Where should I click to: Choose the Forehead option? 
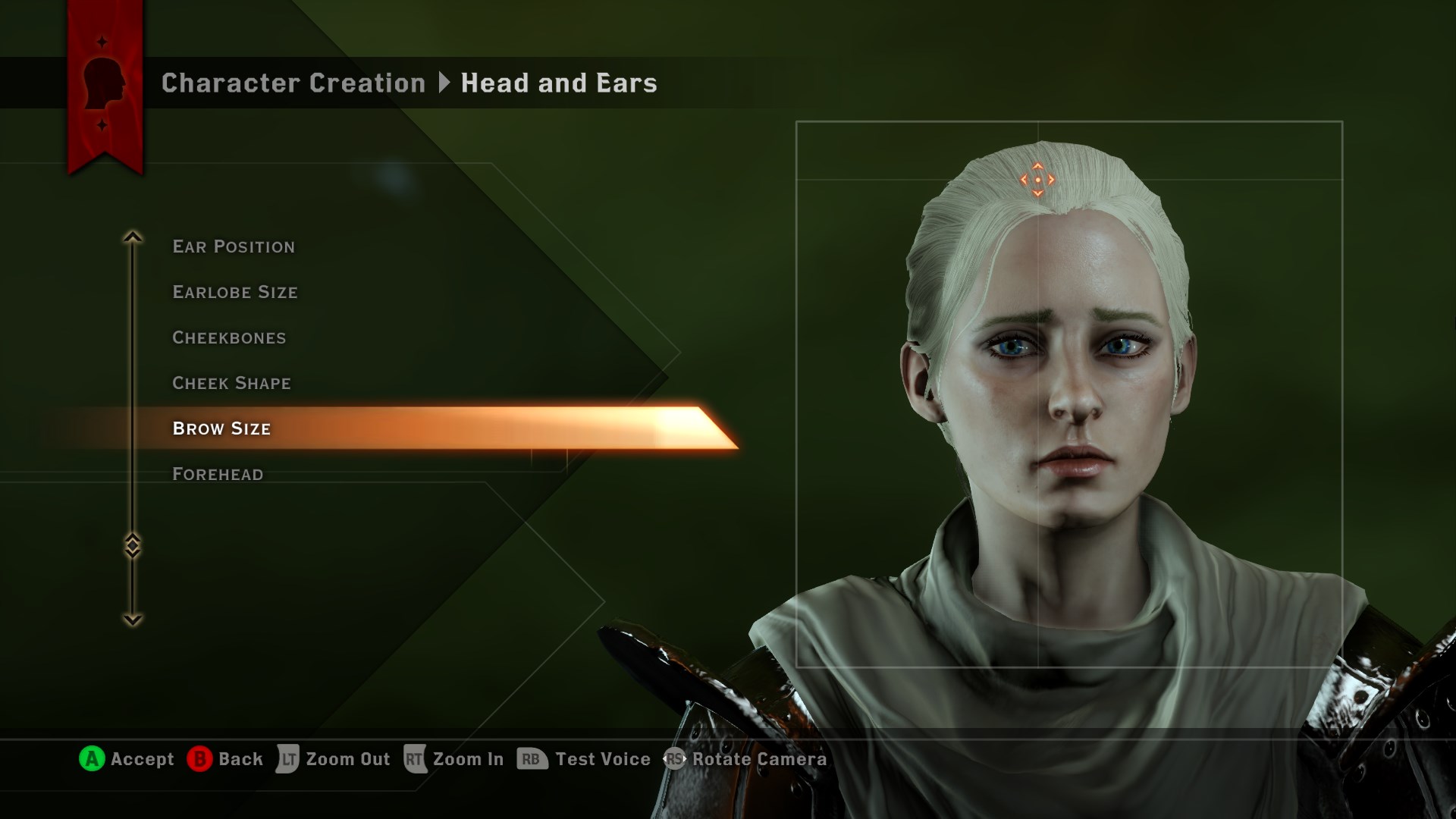pos(218,475)
